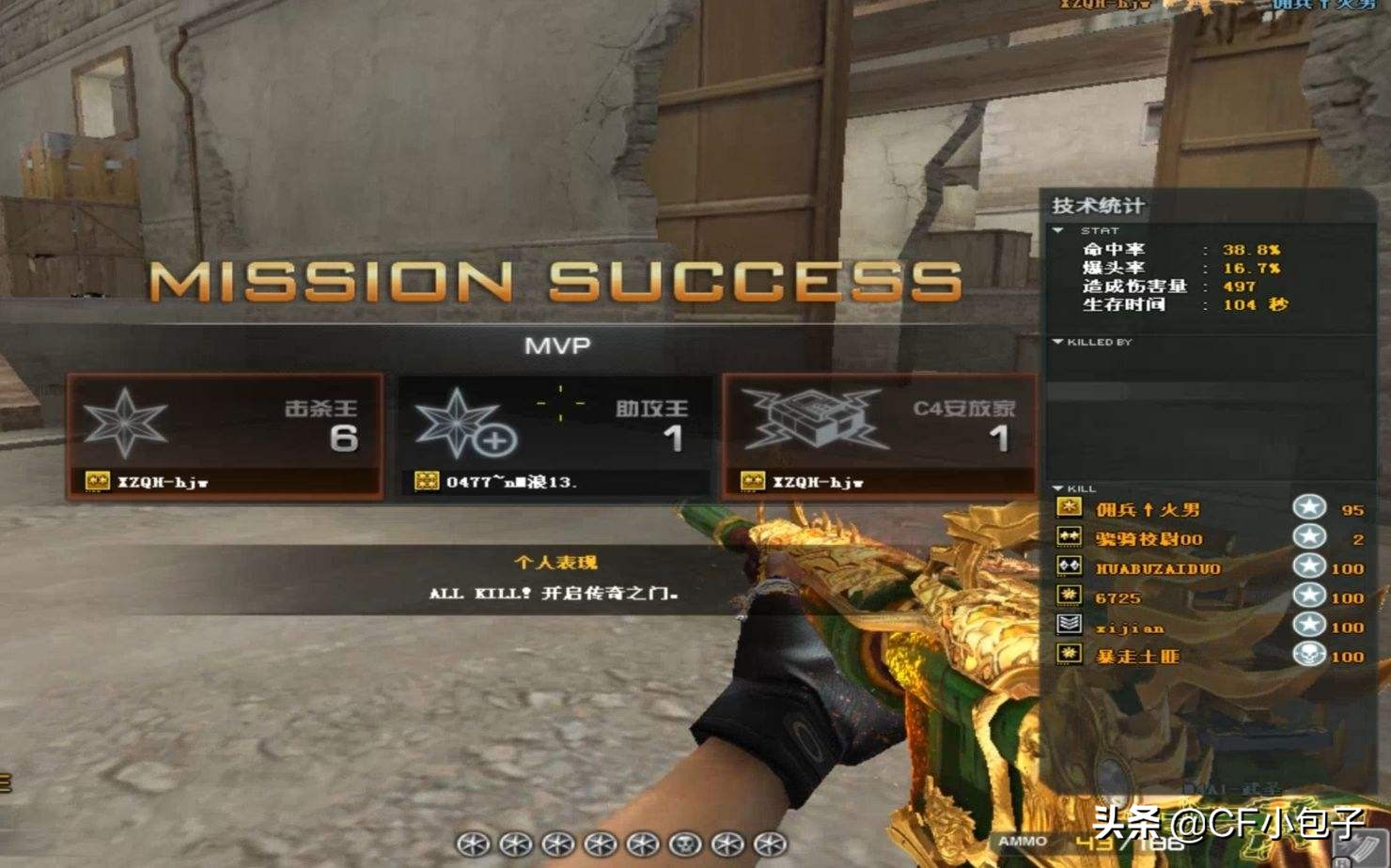
Task: Click the 技术统计 panel header
Action: pyautogui.click(x=1098, y=206)
